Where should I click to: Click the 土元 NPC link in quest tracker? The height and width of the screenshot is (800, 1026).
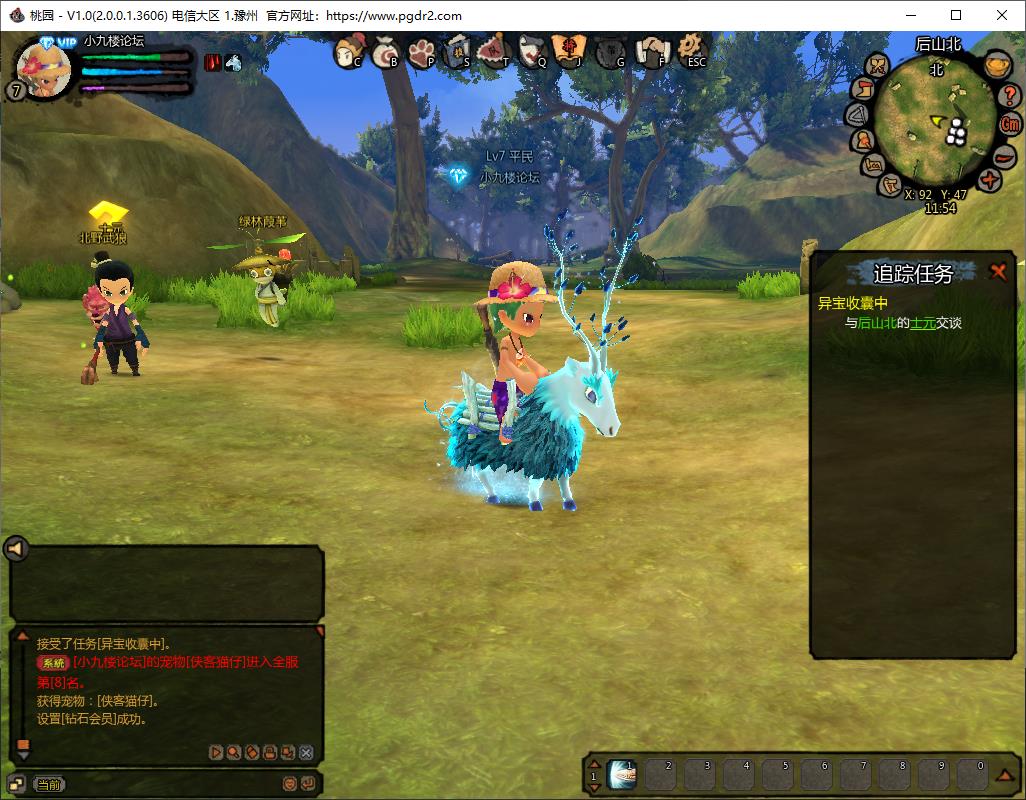click(x=921, y=323)
